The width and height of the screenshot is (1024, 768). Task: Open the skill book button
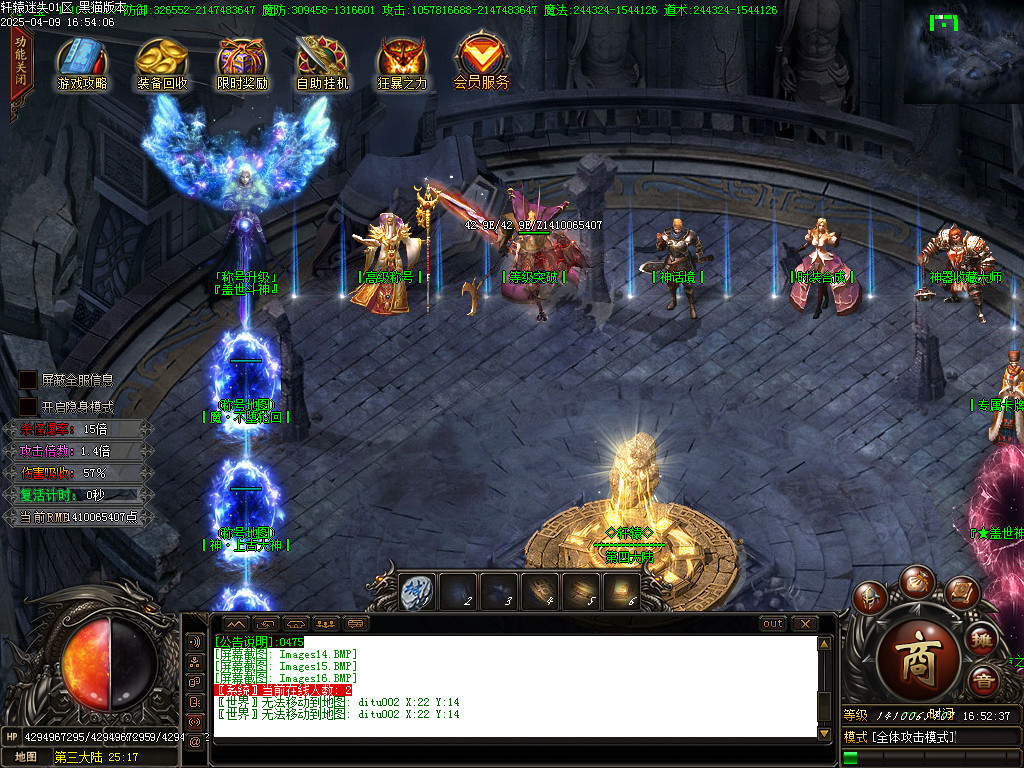961,593
